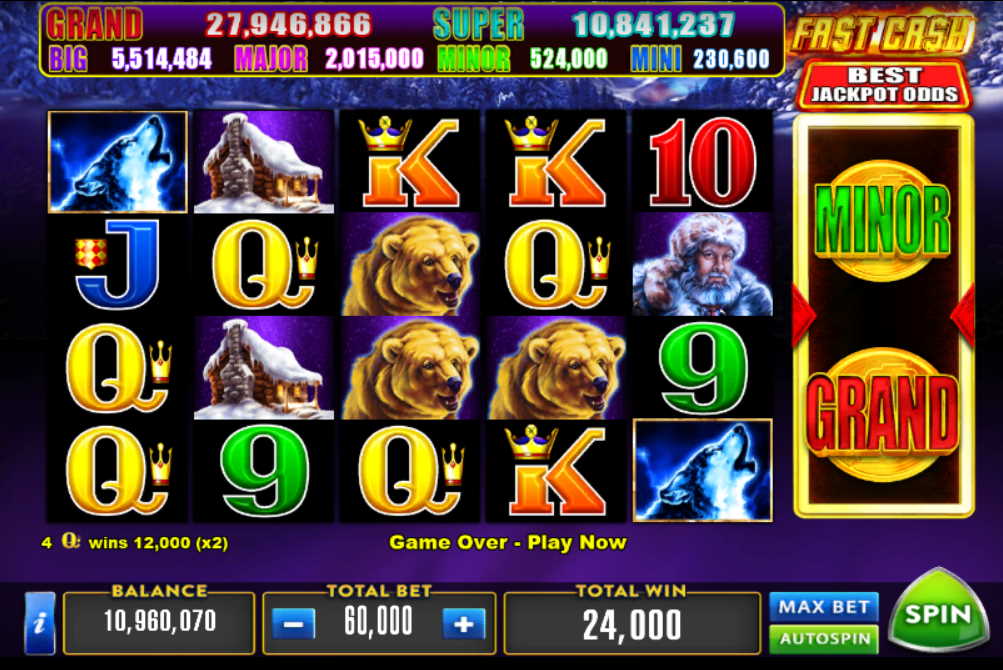
Task: Decrease total bet with the minus button
Action: (x=292, y=624)
